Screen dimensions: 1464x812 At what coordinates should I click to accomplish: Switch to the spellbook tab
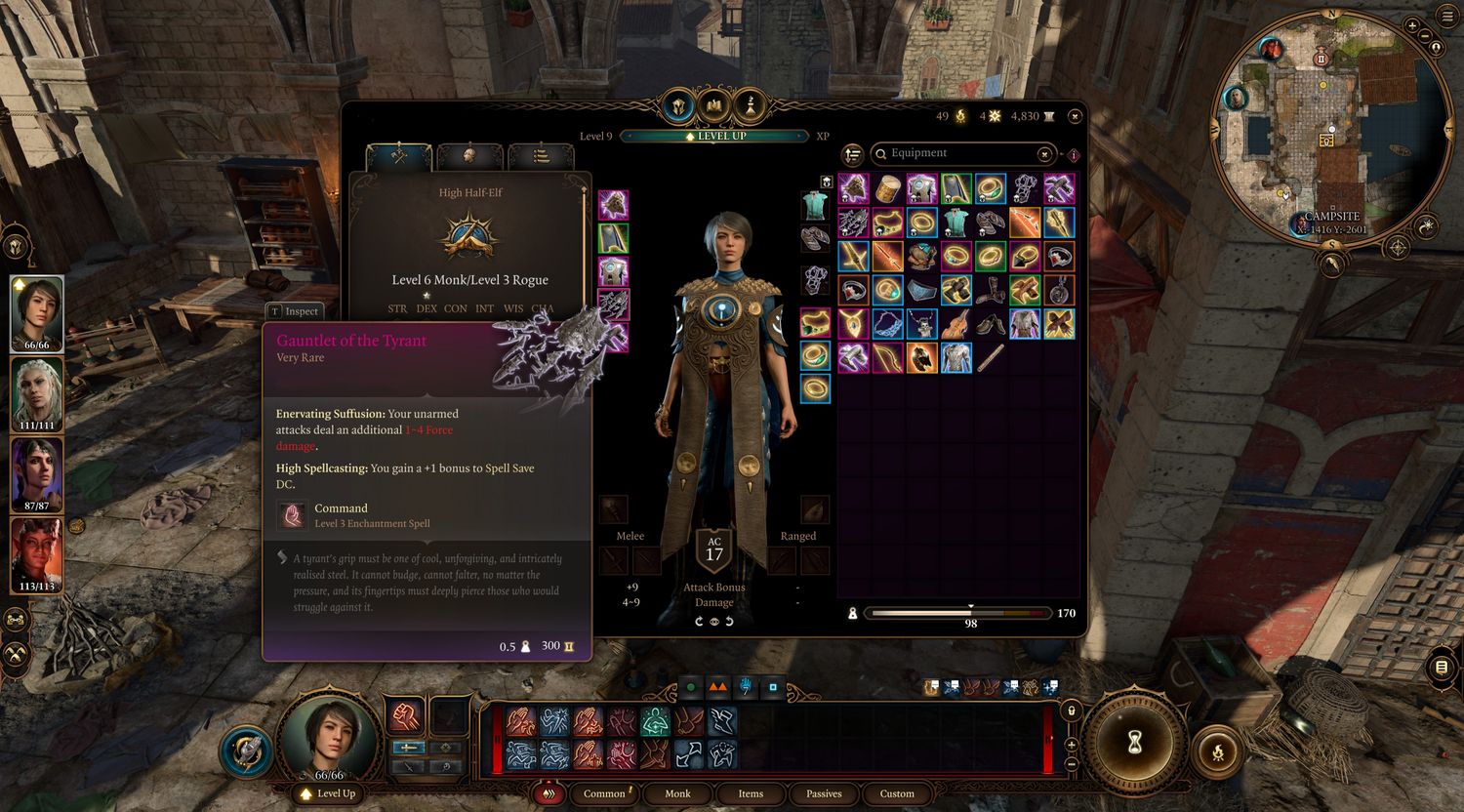pos(715,104)
